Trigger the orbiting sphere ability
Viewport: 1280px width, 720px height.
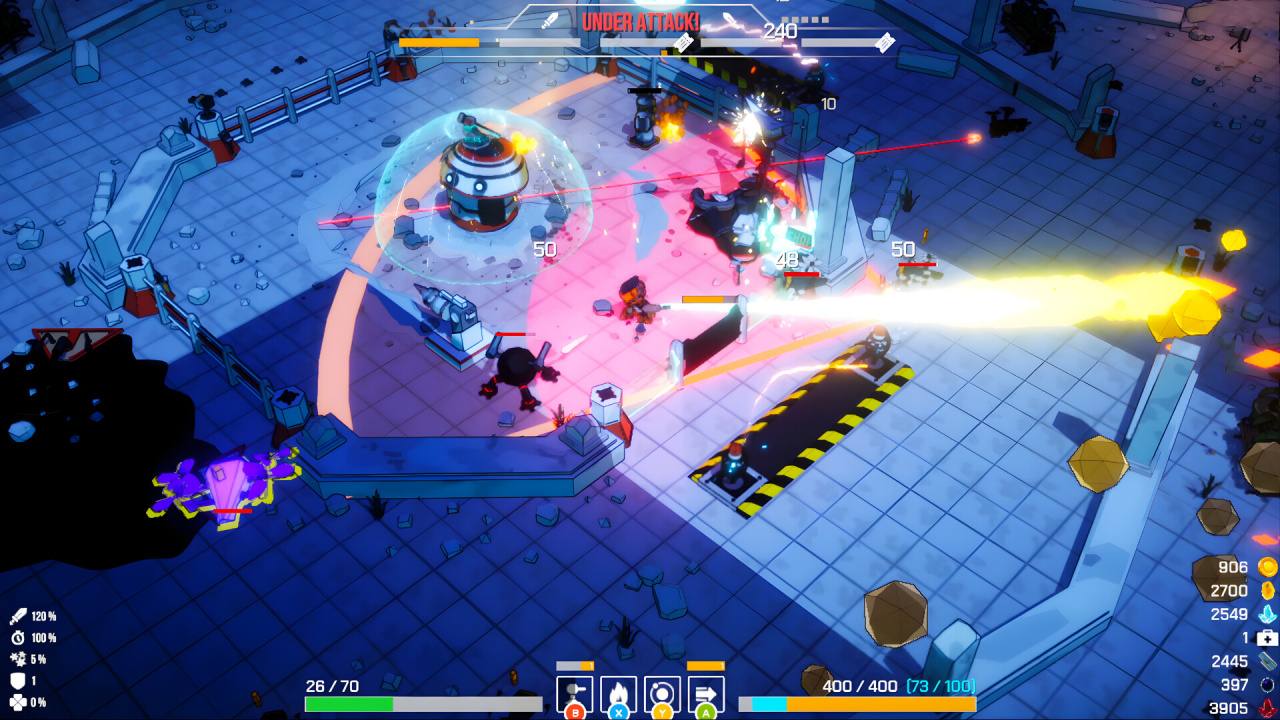point(662,693)
